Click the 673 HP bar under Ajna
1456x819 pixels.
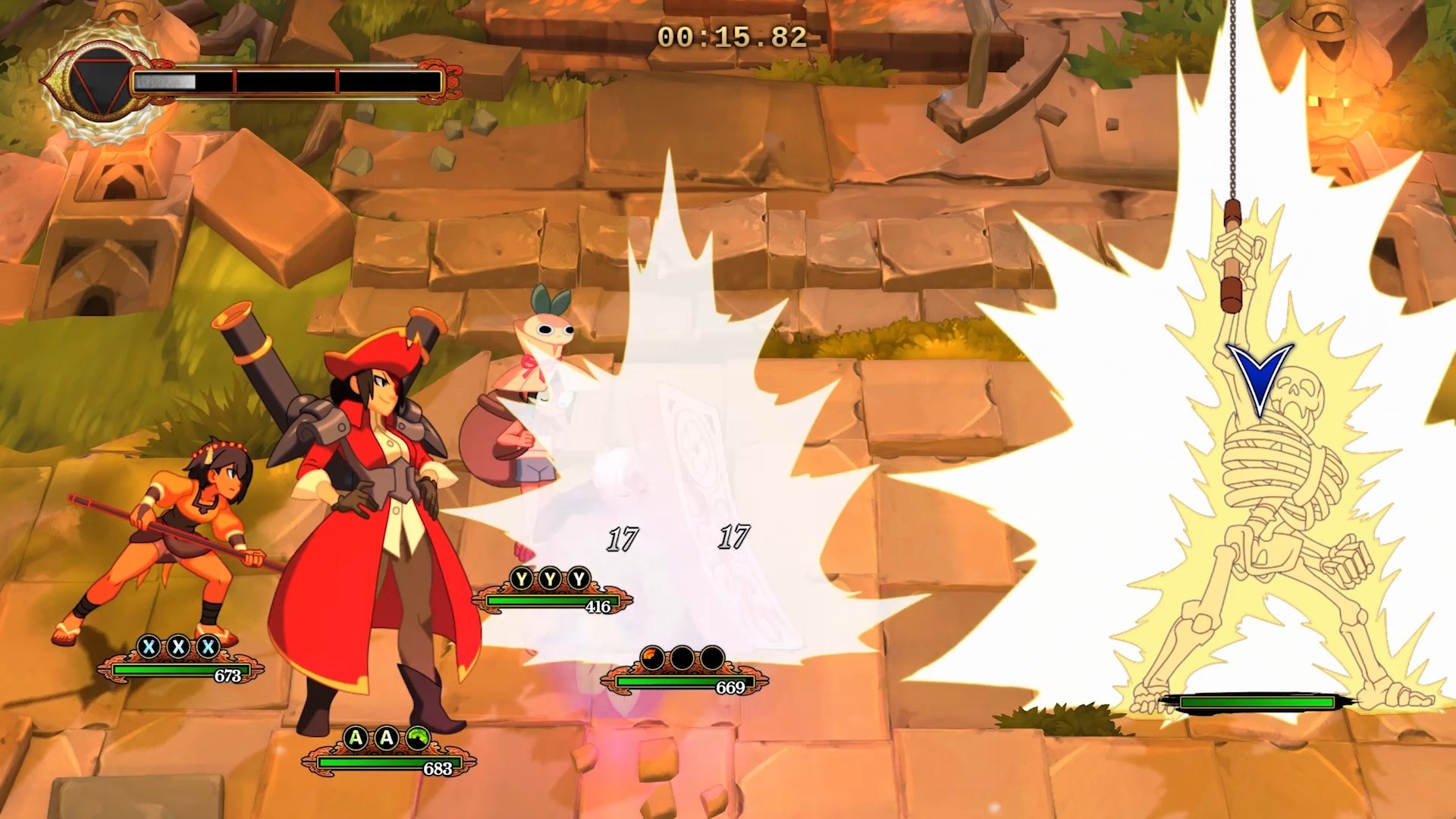coord(174,673)
